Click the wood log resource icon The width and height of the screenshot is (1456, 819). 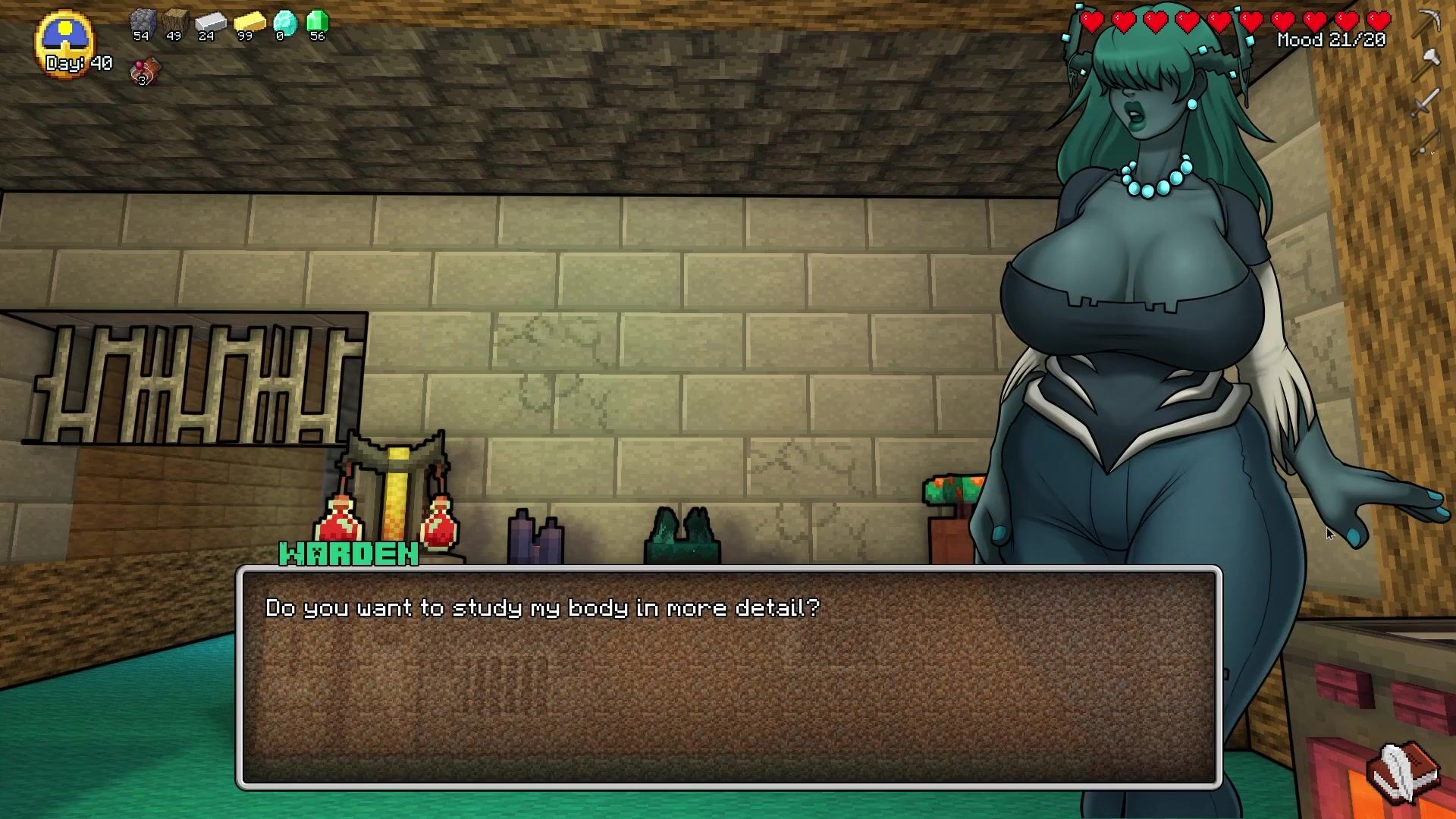(175, 23)
